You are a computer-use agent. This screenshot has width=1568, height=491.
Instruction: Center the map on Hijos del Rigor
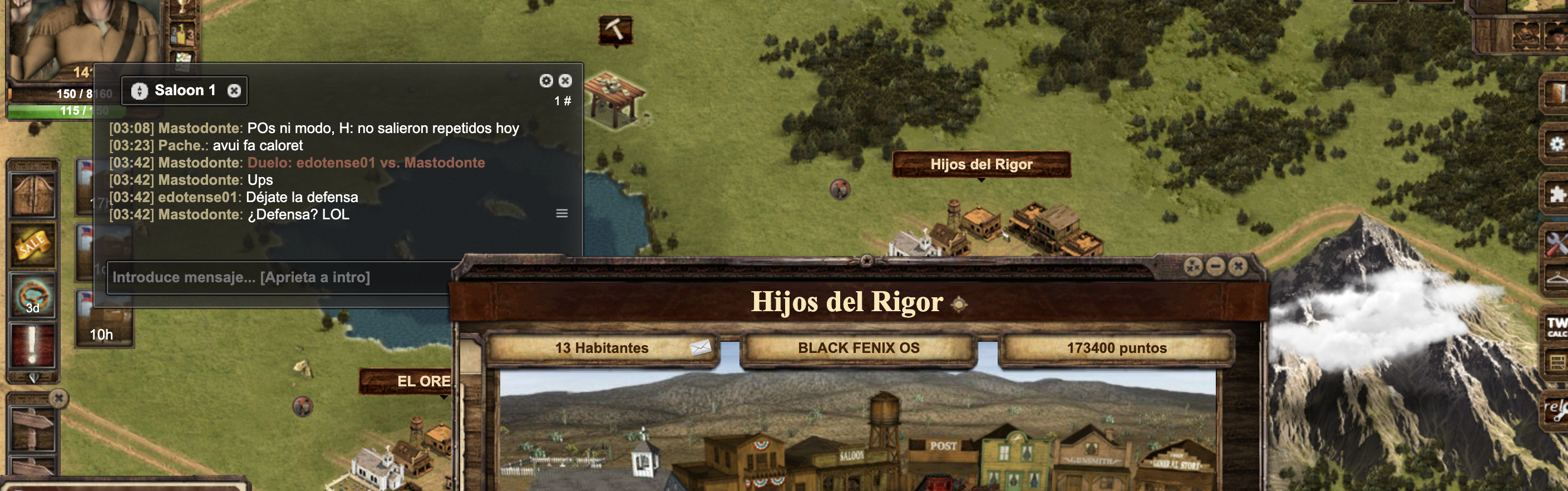(x=959, y=303)
